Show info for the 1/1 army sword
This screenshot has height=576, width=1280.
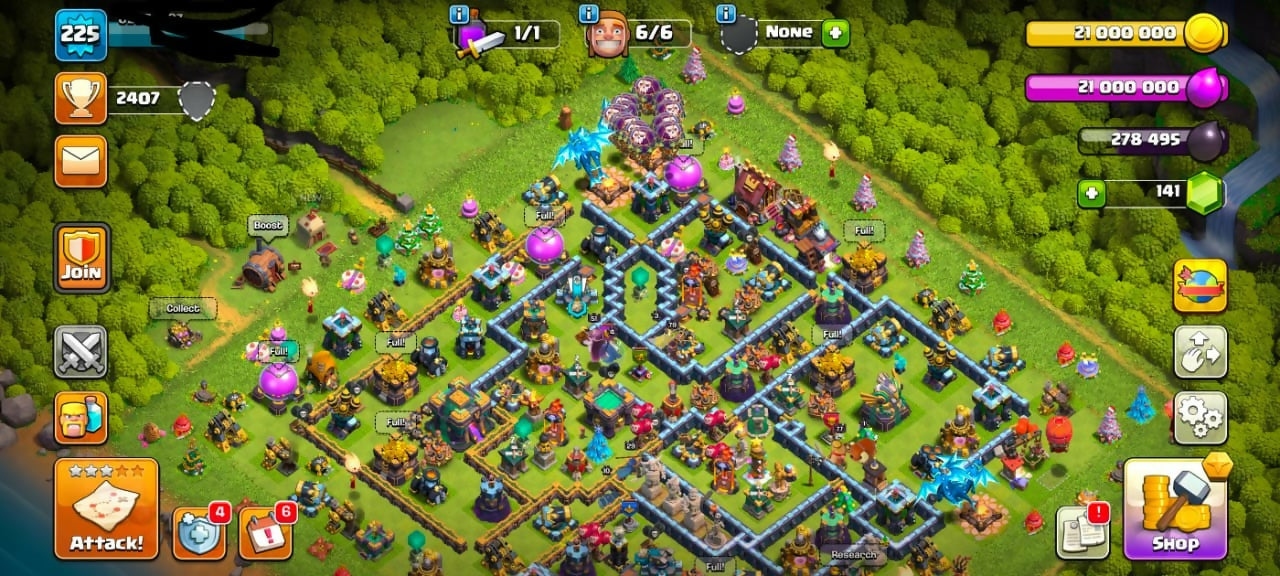459,14
